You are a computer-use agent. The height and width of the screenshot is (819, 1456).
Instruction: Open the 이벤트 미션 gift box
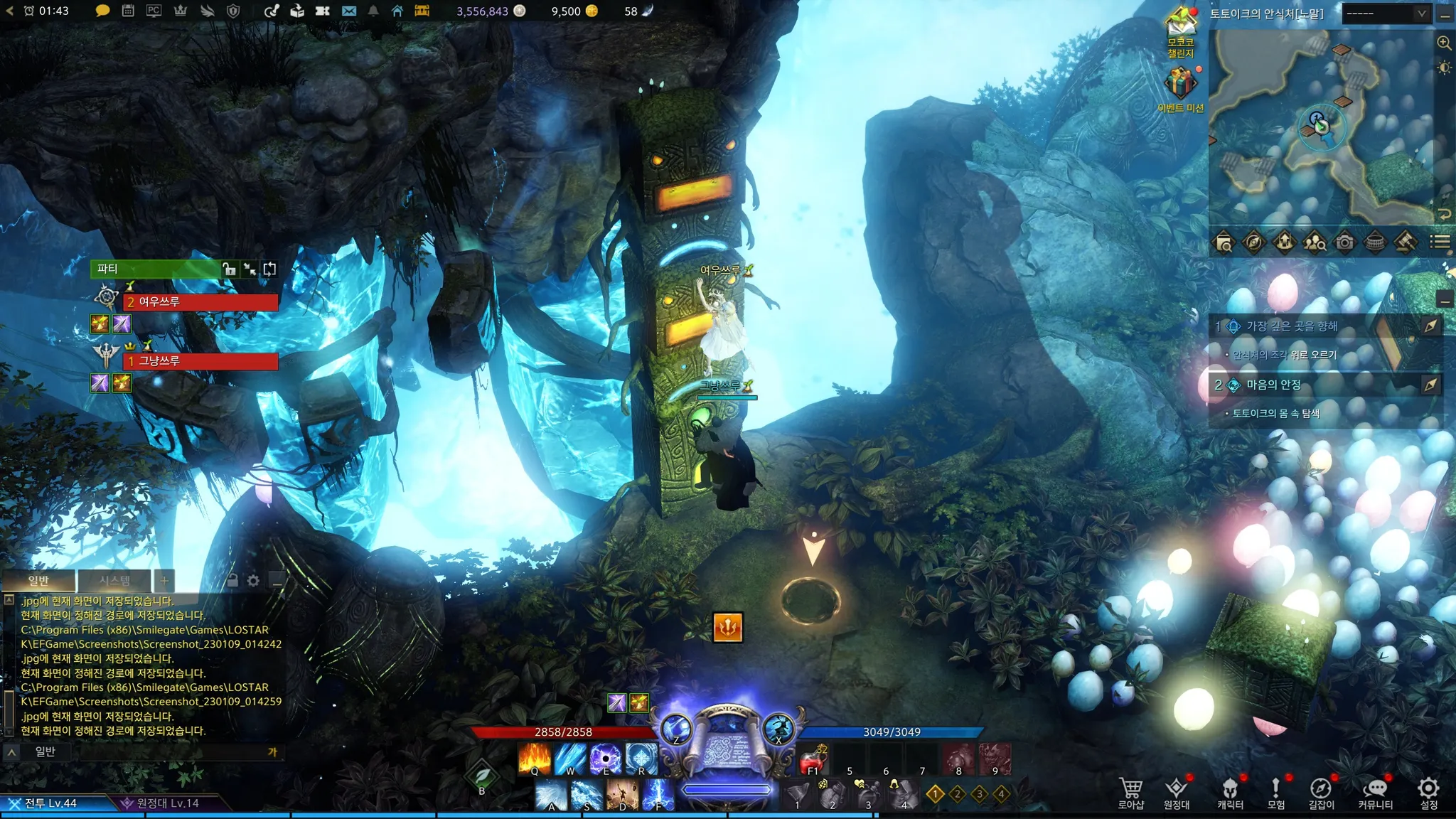click(1180, 84)
